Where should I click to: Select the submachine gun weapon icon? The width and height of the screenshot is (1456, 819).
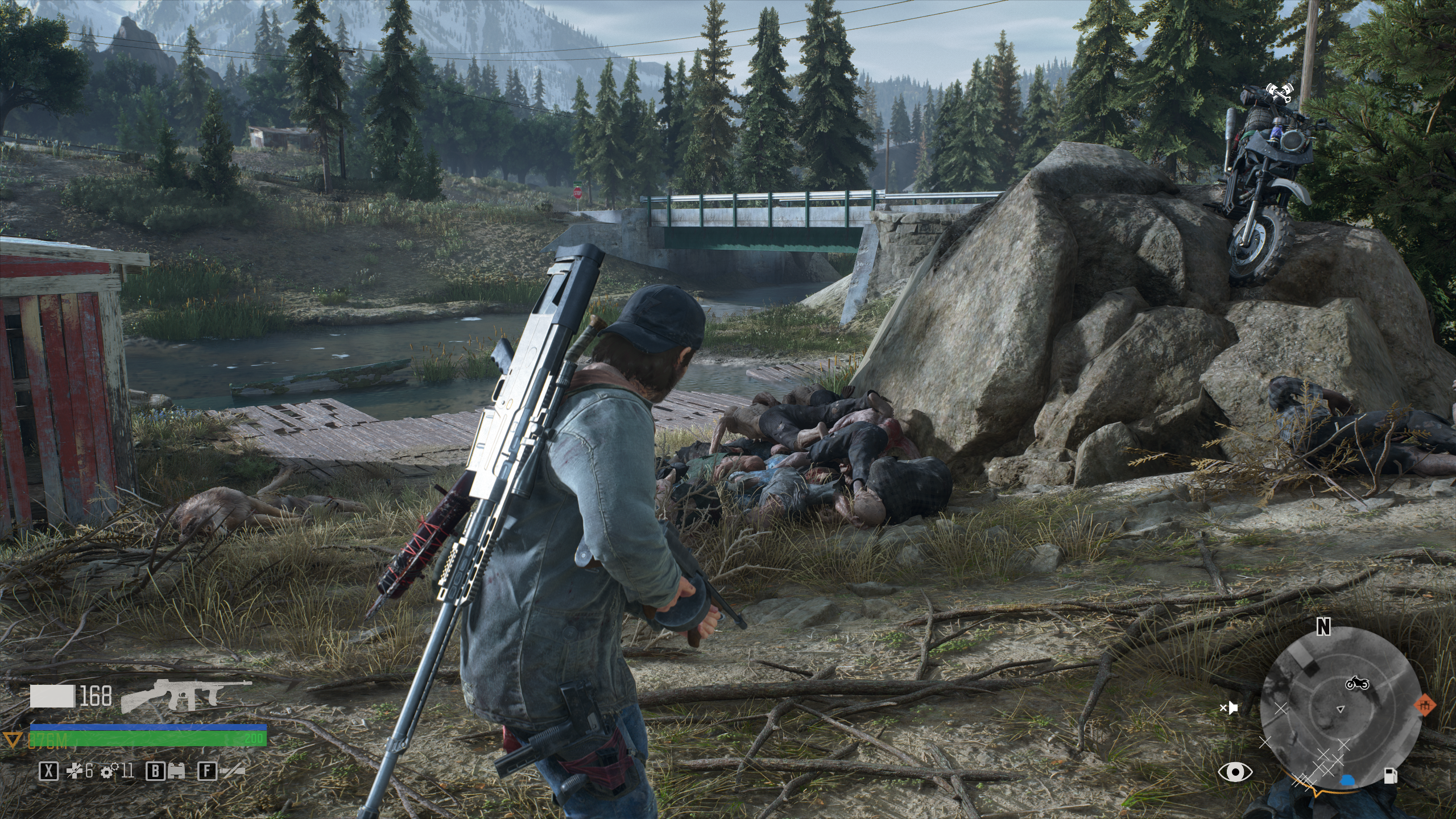click(x=185, y=696)
